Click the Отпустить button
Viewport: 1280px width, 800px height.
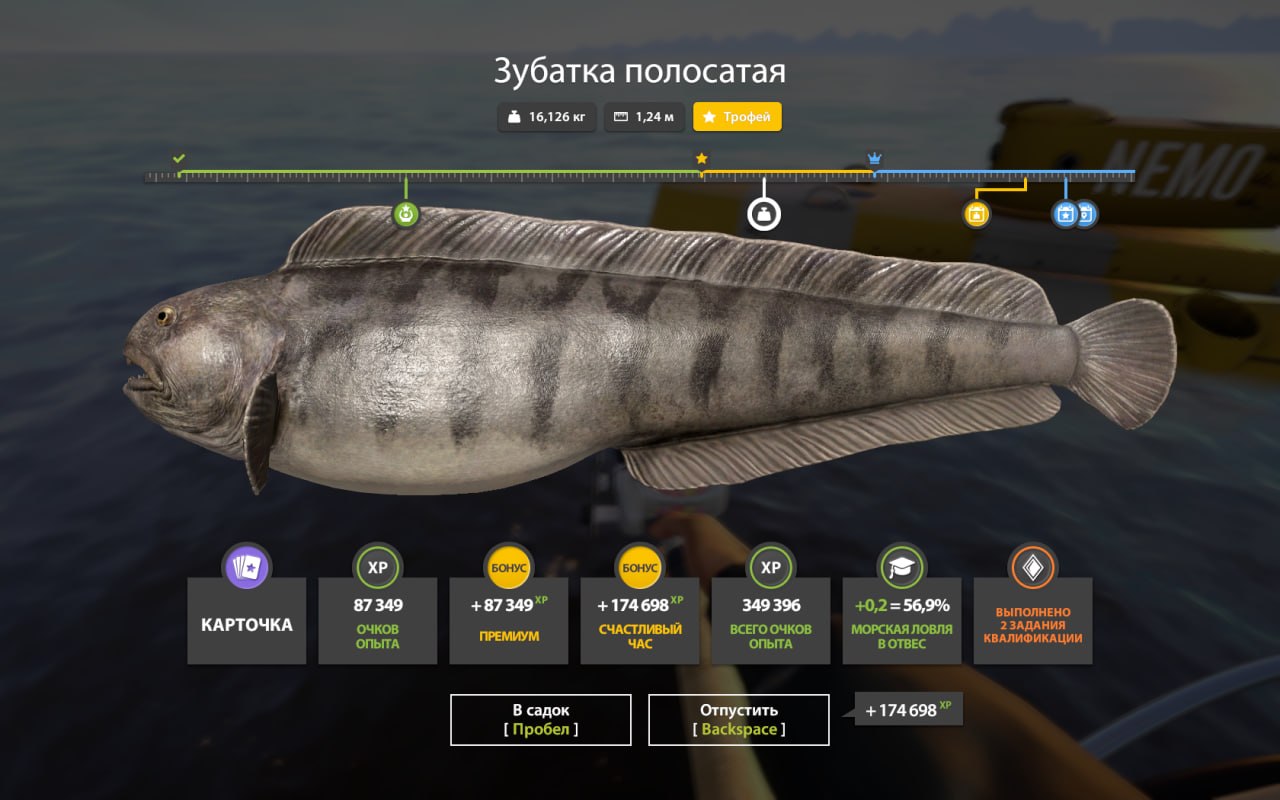pos(739,718)
